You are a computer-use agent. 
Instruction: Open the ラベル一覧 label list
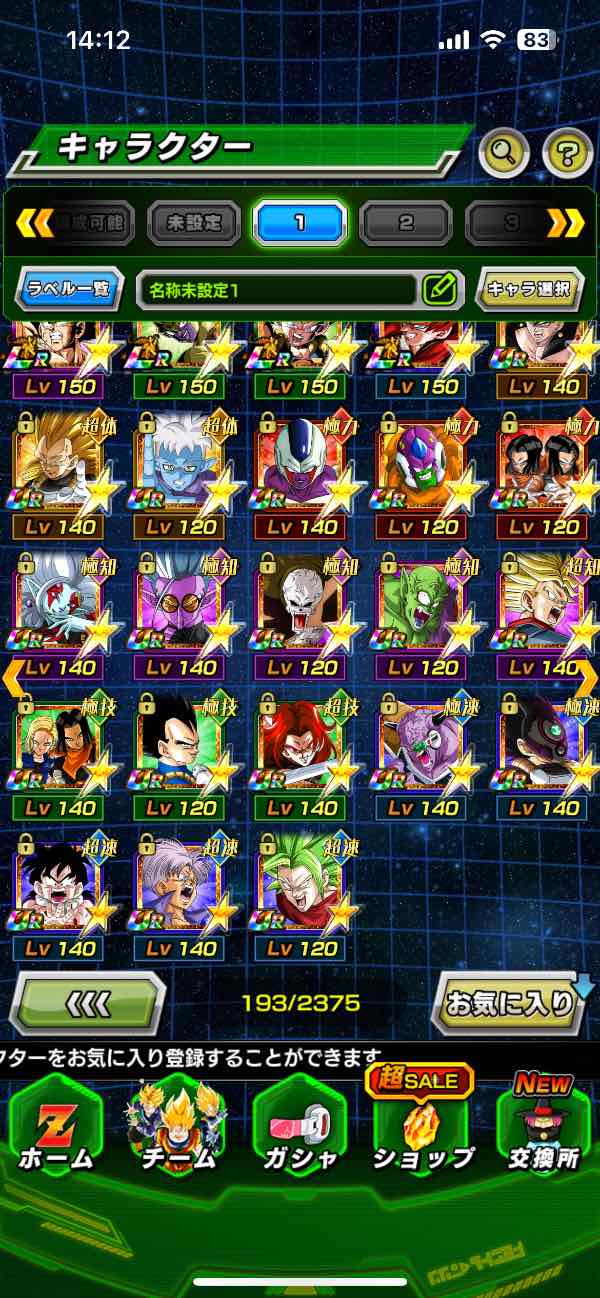(x=70, y=290)
